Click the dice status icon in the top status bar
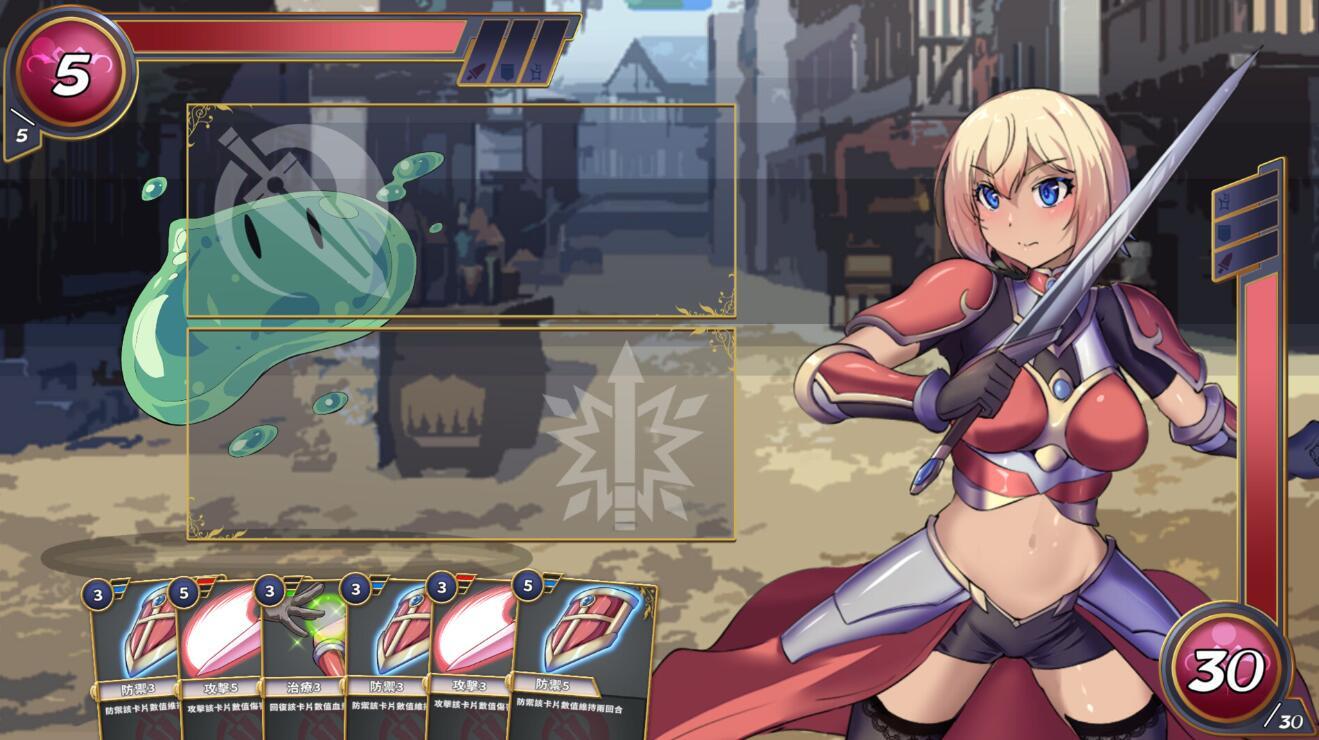 [x=536, y=72]
